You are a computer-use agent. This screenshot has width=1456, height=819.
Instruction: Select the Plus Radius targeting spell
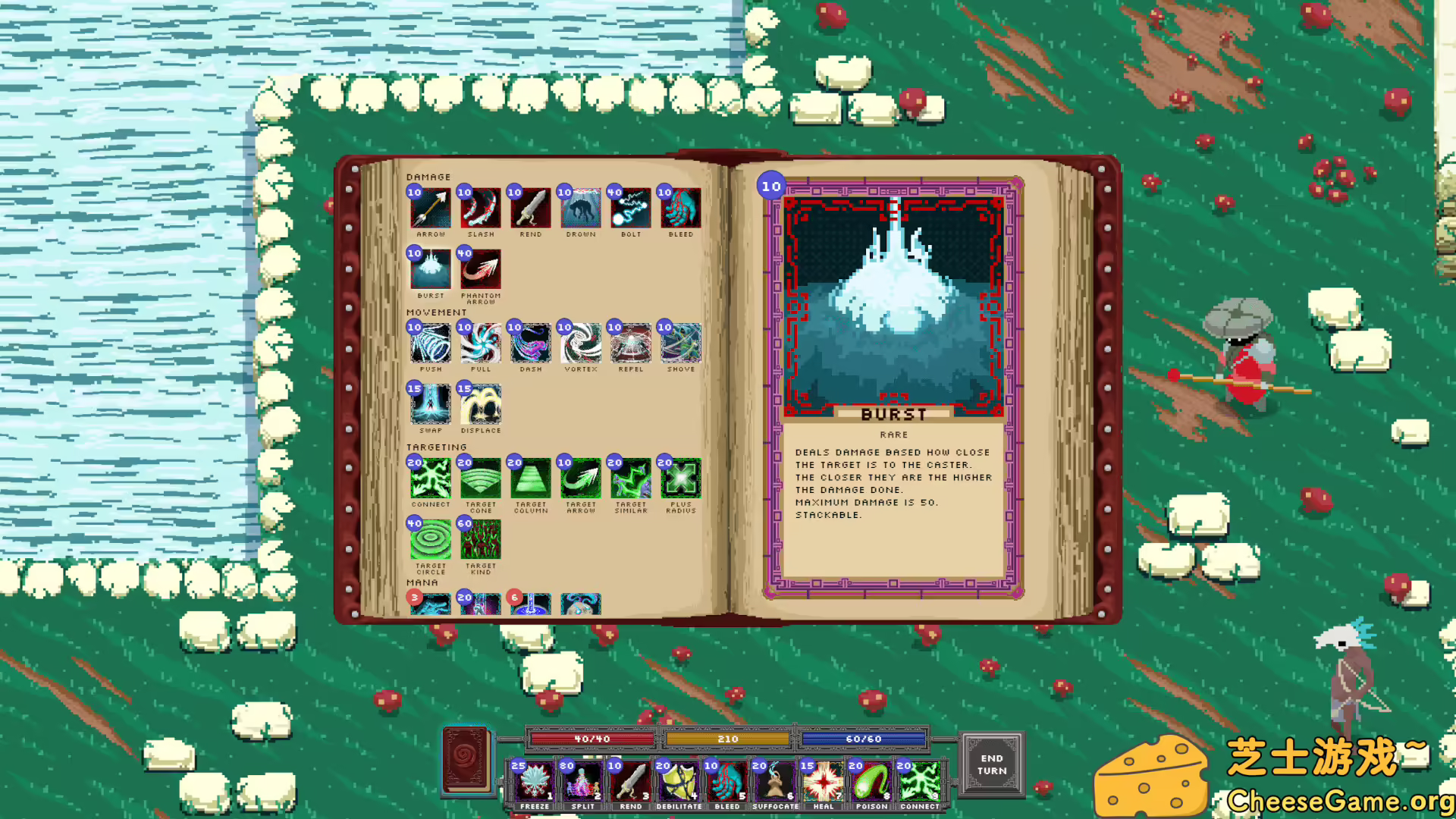click(679, 479)
